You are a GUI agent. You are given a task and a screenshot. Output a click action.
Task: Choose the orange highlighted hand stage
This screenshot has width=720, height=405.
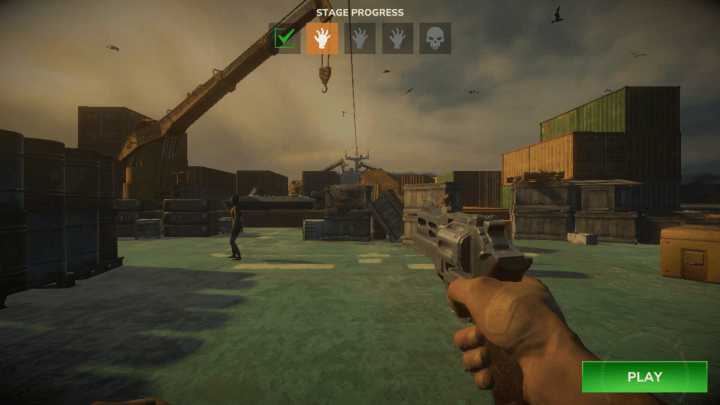(322, 38)
